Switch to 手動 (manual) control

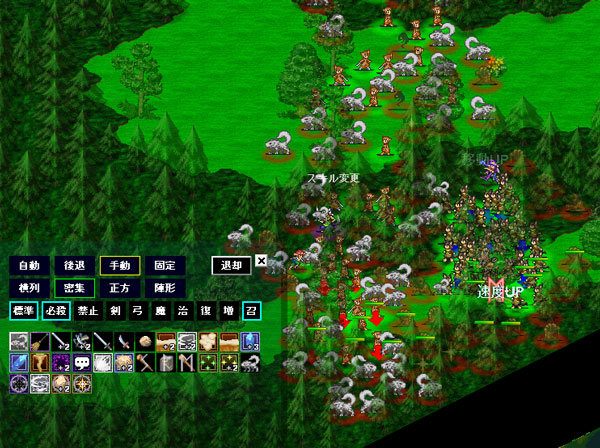[x=117, y=266]
